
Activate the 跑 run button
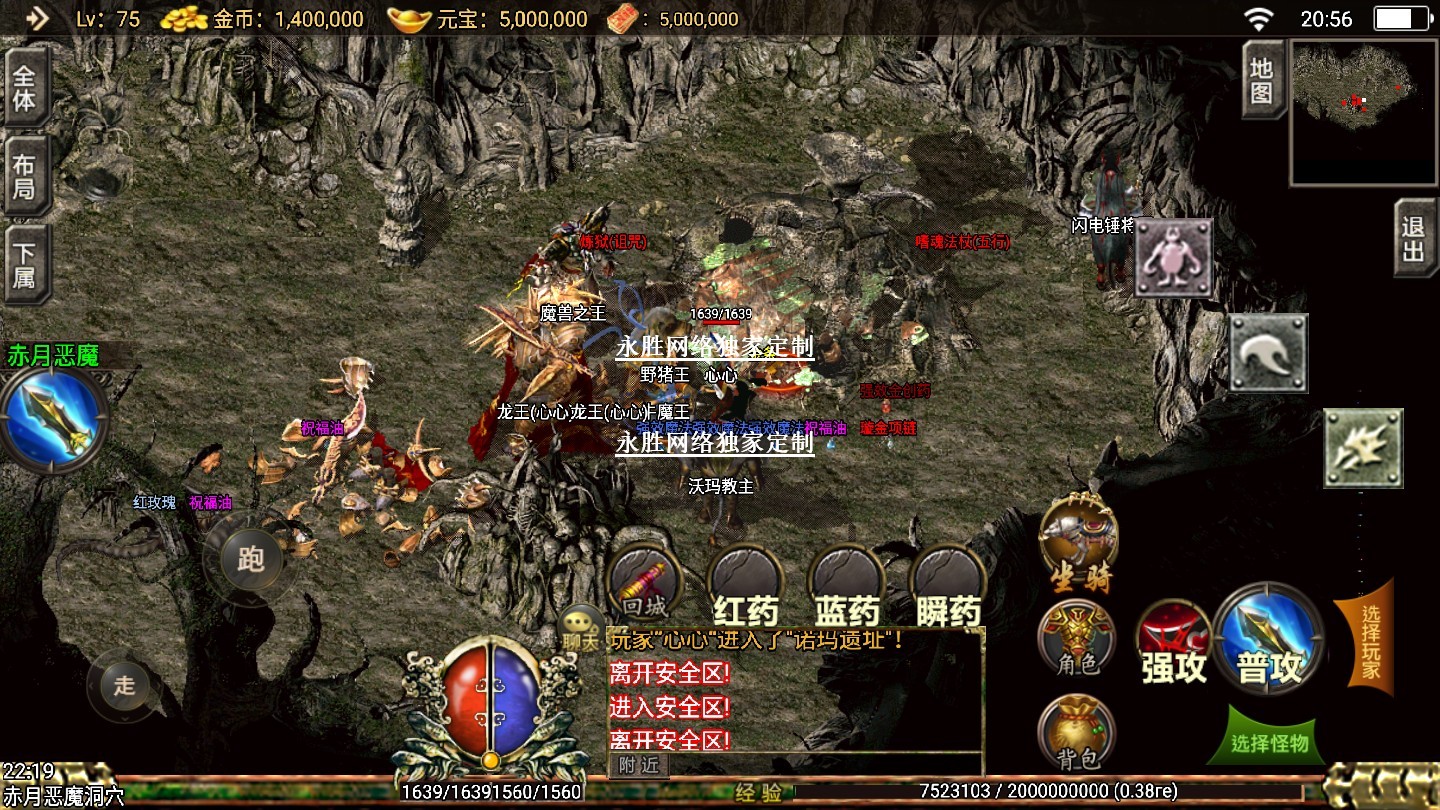point(250,558)
